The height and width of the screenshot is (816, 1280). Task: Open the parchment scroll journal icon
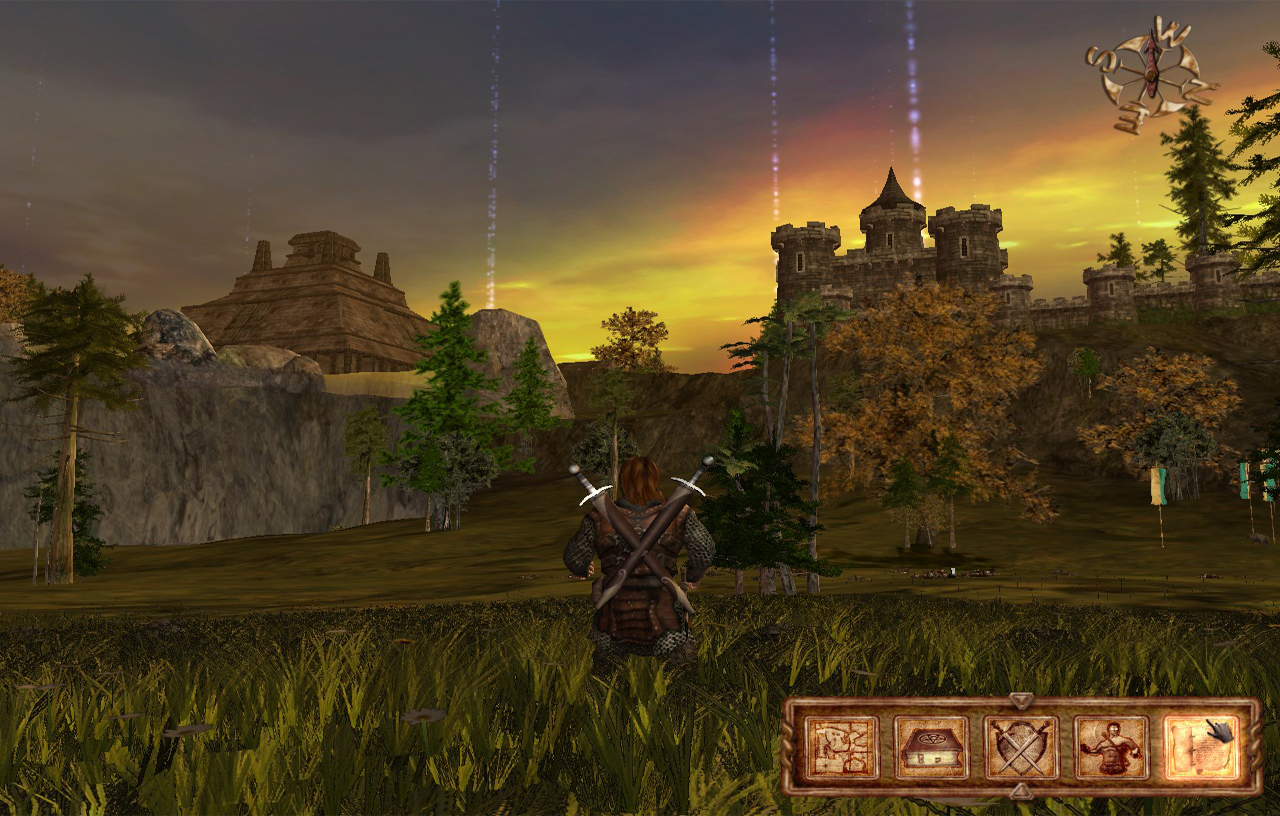[x=1200, y=747]
